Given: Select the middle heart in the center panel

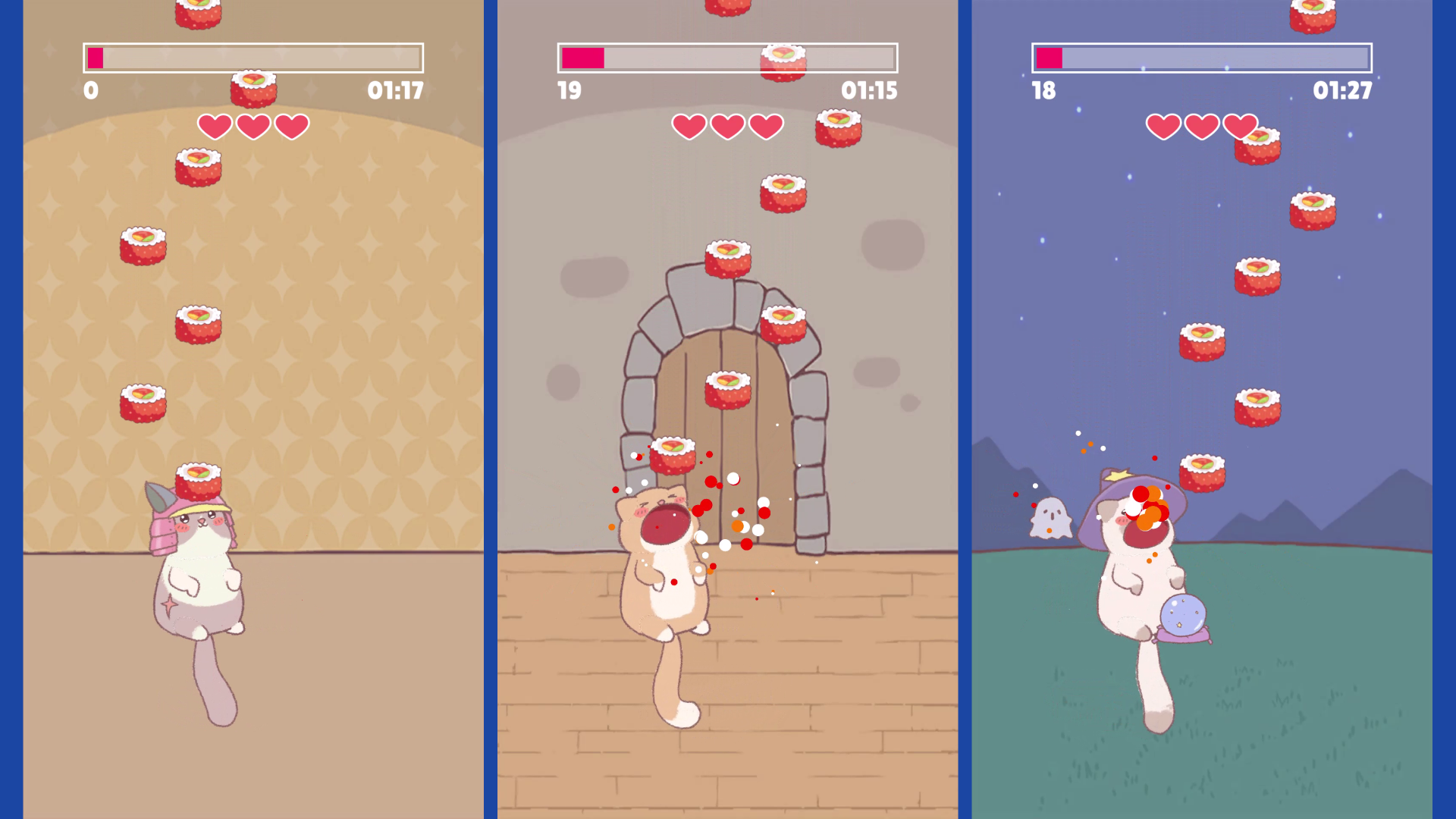Looking at the screenshot, I should [x=726, y=125].
